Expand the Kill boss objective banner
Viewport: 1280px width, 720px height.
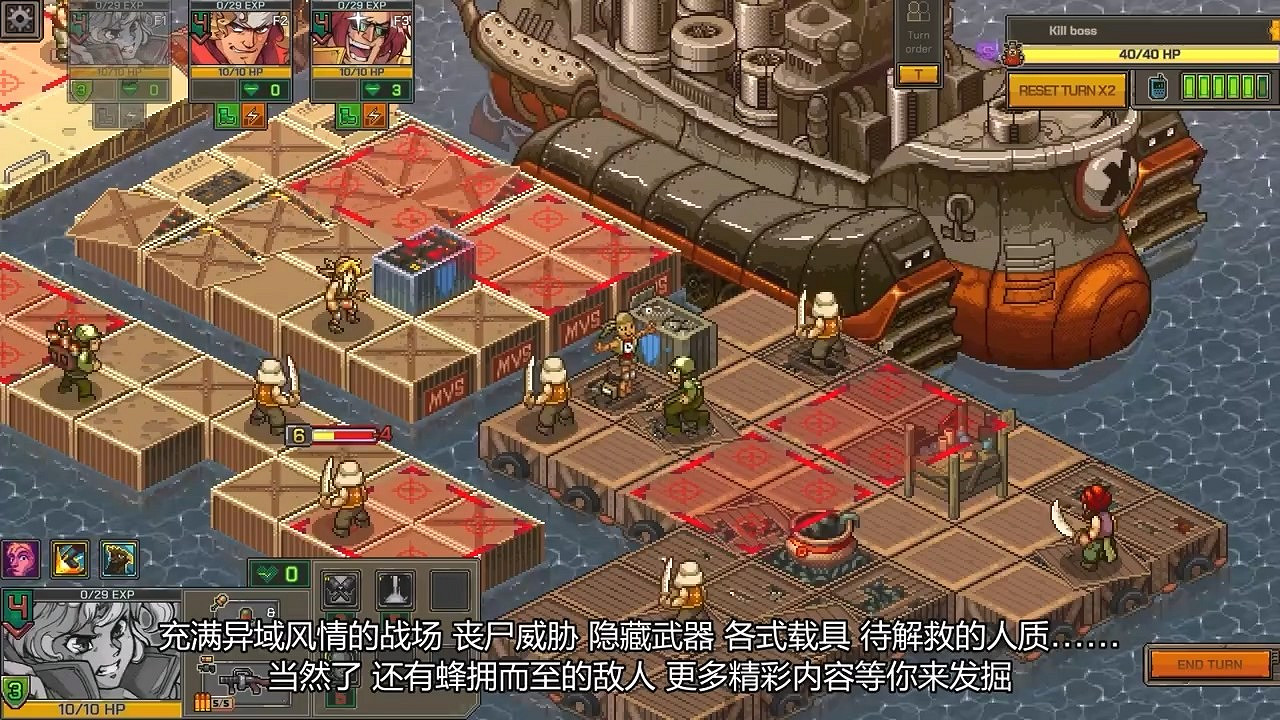click(x=1090, y=31)
